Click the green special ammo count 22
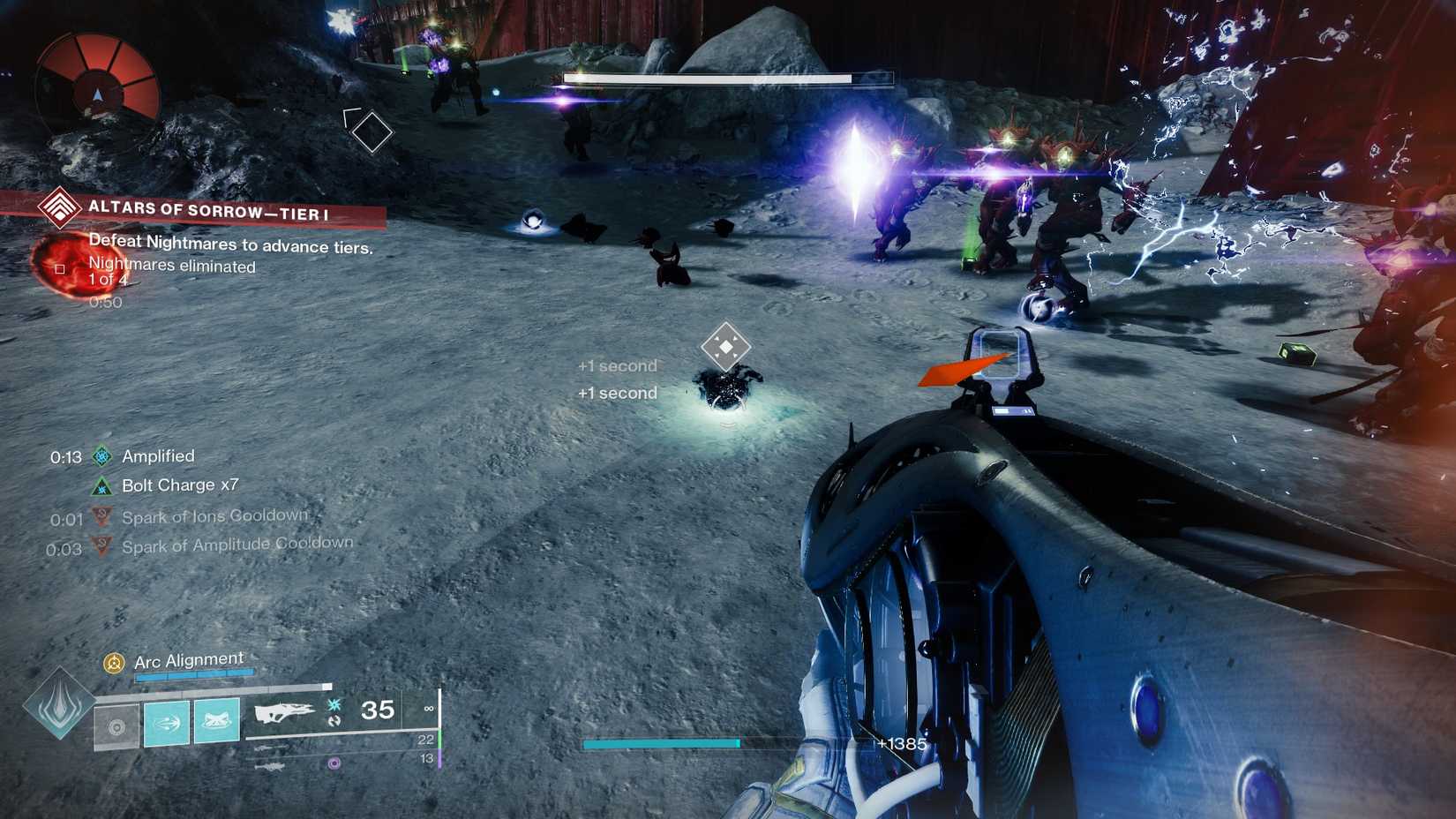 pos(427,740)
